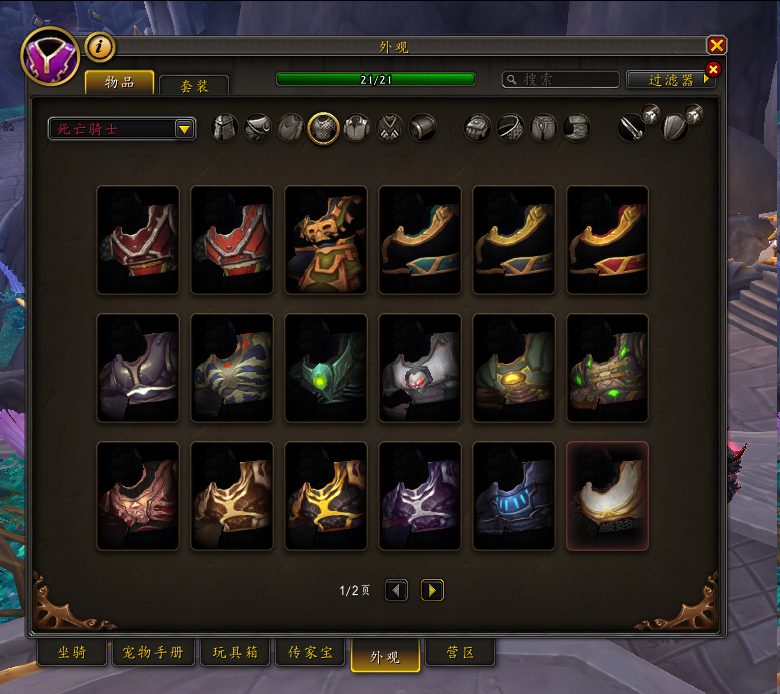Open the 玩具箱 toy box tab

235,655
